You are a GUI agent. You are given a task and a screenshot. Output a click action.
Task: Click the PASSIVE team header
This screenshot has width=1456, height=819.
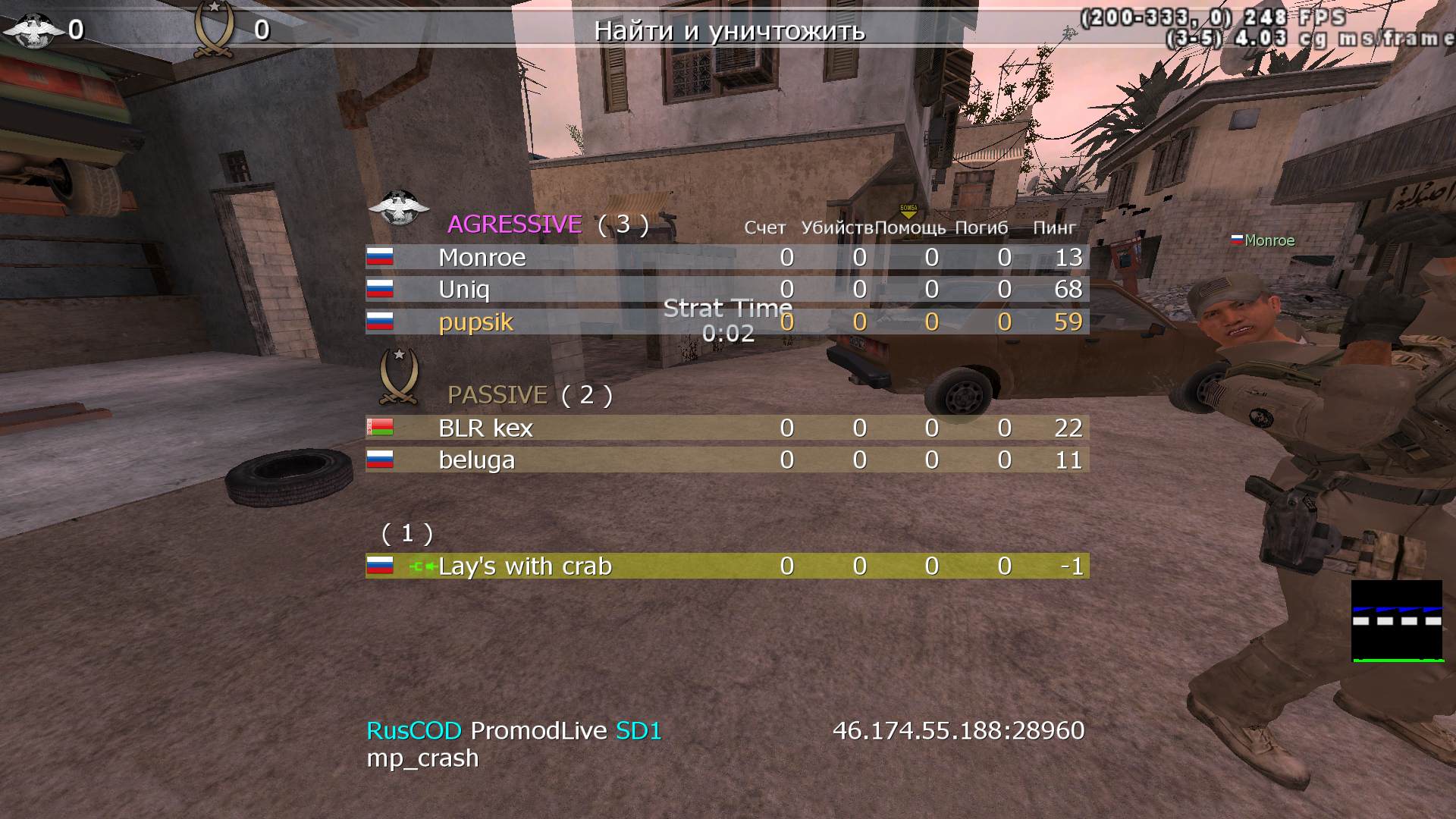[497, 395]
